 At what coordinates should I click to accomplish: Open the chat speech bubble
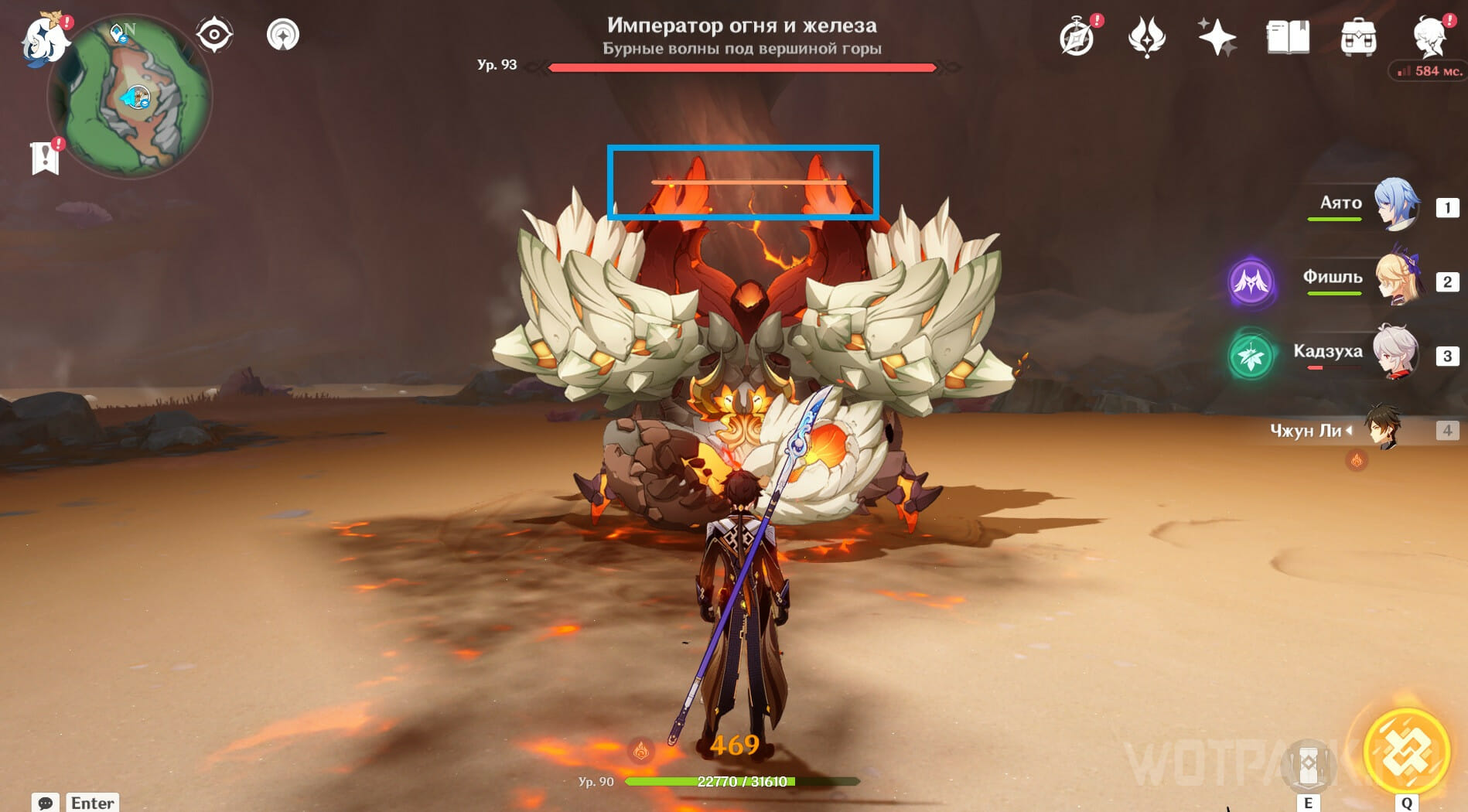[46, 803]
